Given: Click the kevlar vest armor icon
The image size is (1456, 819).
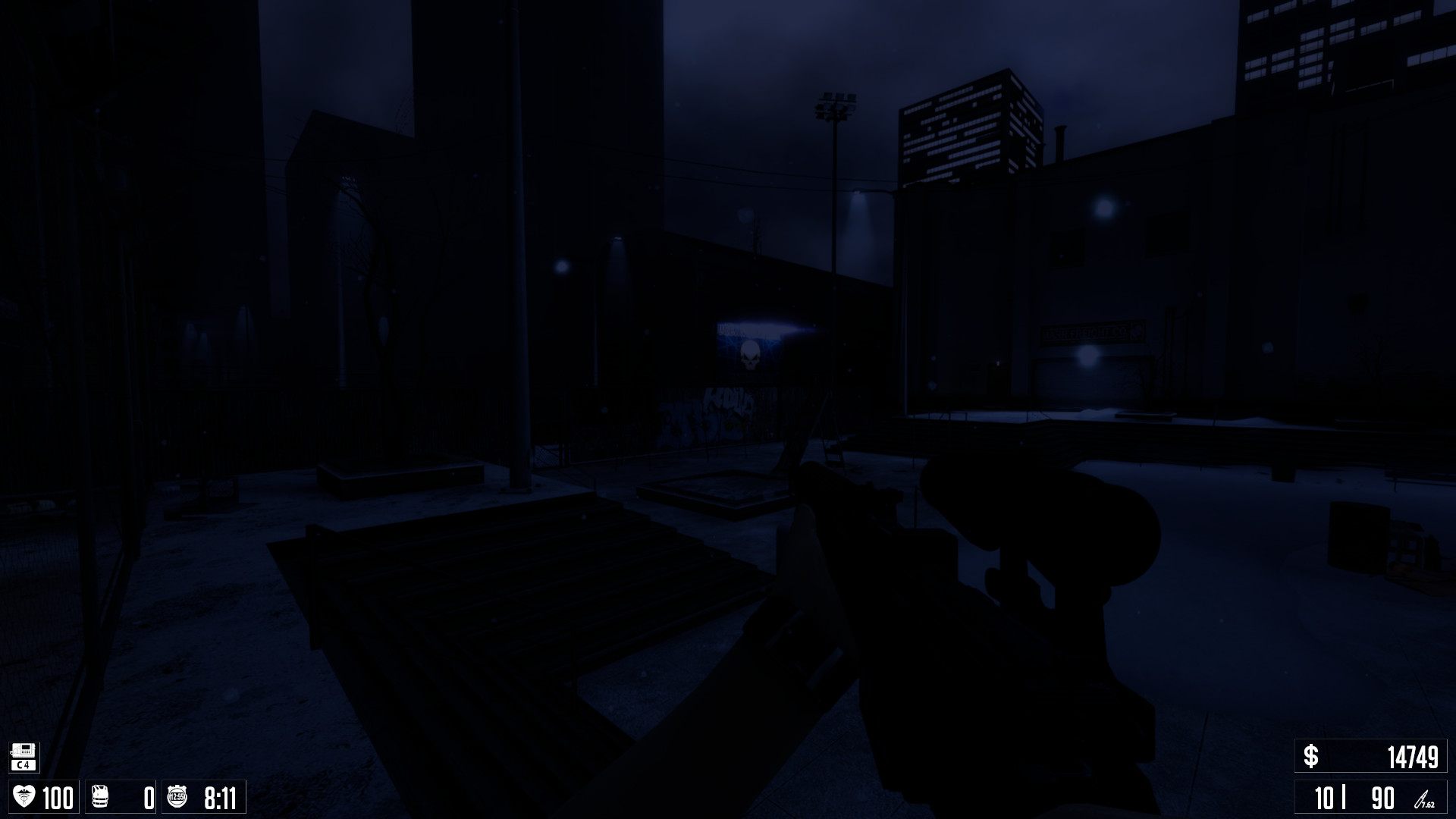Looking at the screenshot, I should coord(99,795).
